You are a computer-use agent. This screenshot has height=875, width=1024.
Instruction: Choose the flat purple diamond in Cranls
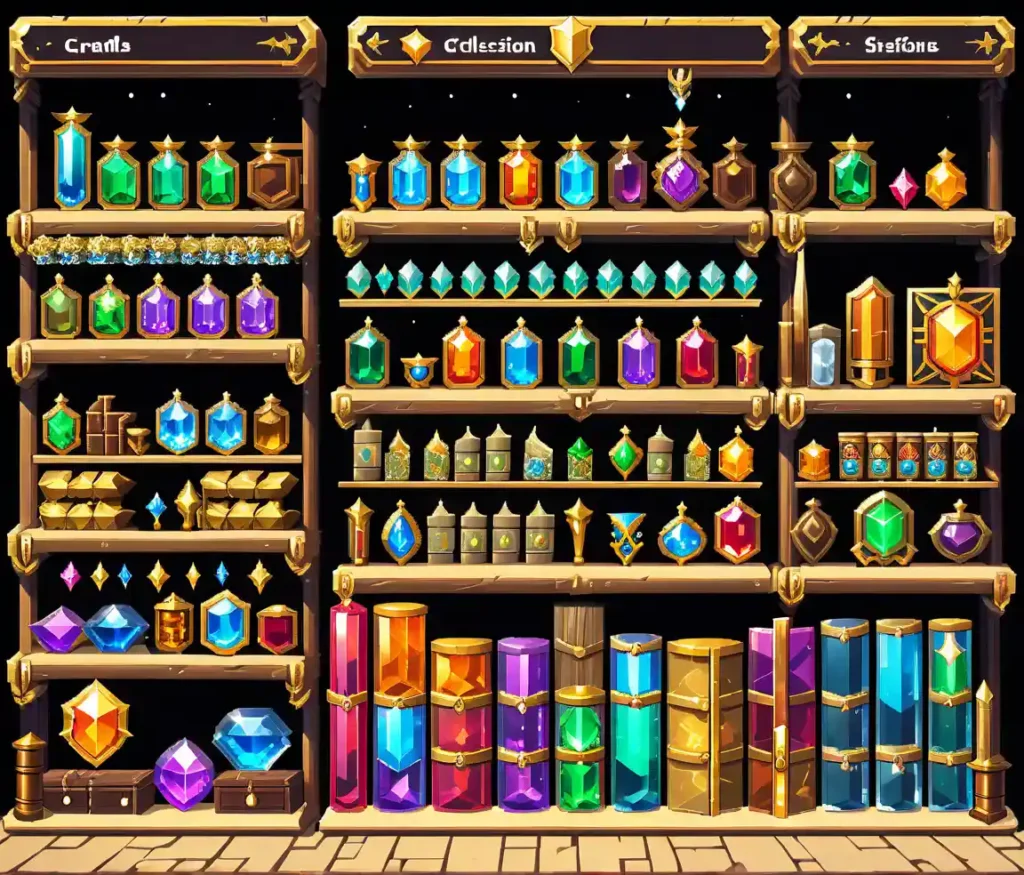pyautogui.click(x=57, y=629)
